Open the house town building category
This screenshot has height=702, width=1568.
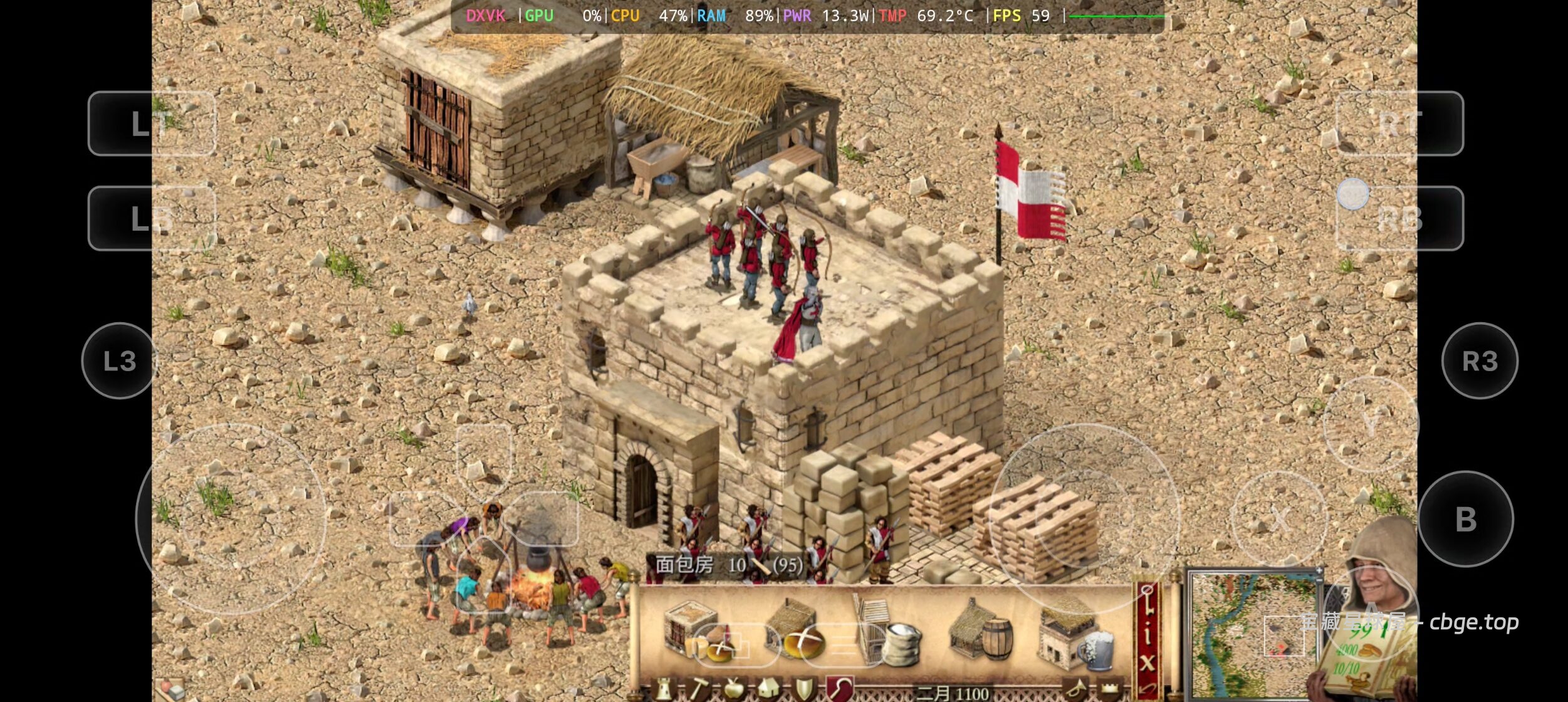pos(769,691)
